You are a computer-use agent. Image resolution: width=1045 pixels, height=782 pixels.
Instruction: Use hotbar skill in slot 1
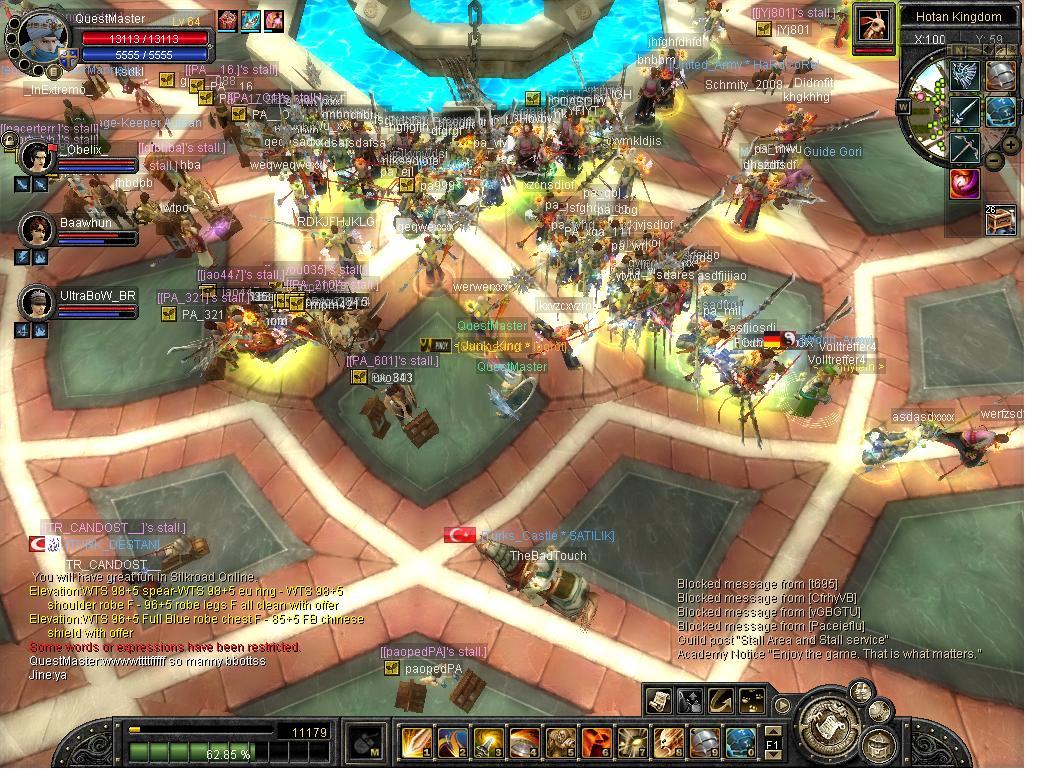point(416,743)
